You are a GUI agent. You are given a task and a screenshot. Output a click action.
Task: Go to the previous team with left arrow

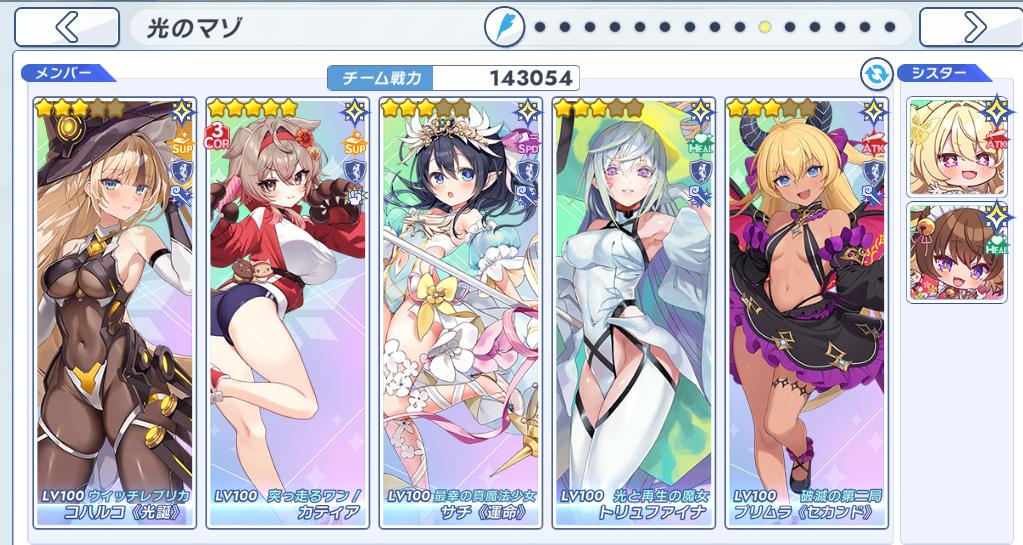point(67,27)
